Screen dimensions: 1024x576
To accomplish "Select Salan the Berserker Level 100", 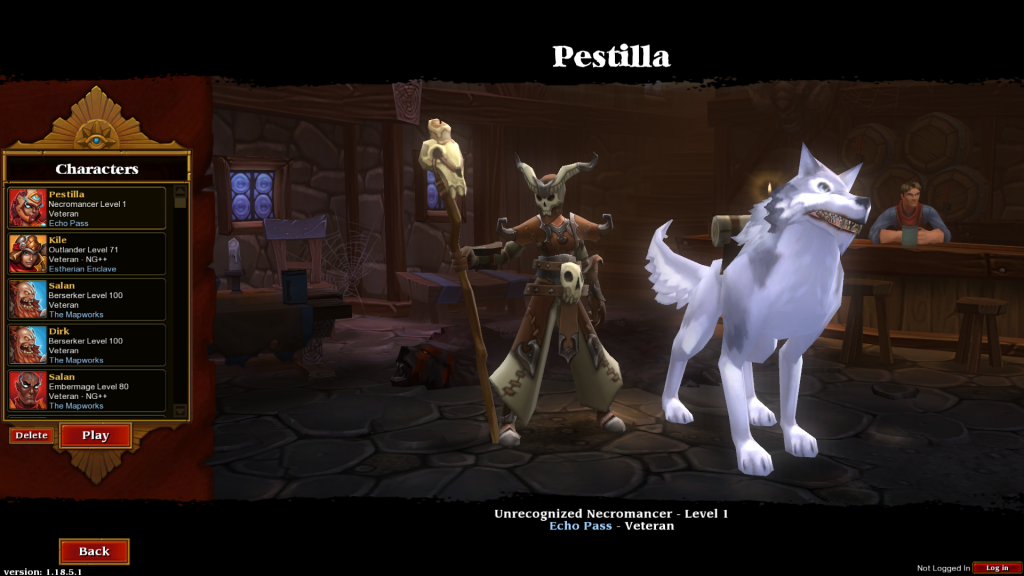I will 87,300.
